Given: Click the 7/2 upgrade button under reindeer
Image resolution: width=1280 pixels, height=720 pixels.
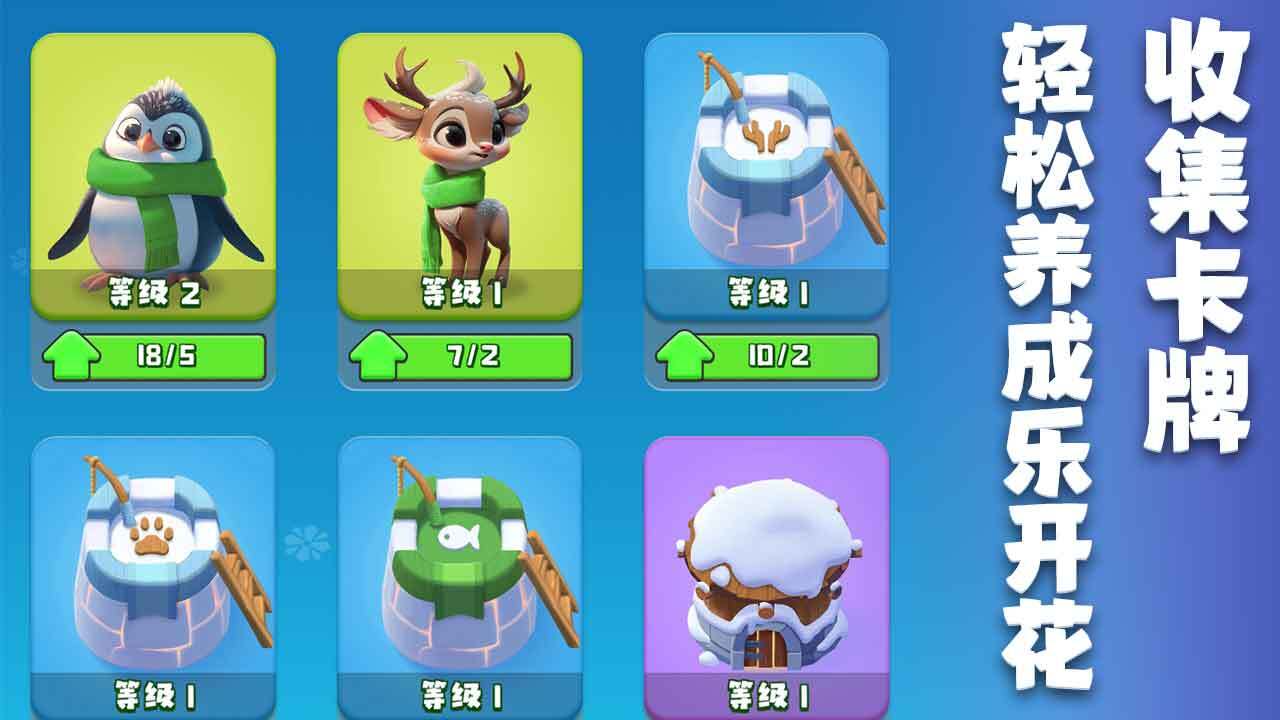Looking at the screenshot, I should (460, 357).
